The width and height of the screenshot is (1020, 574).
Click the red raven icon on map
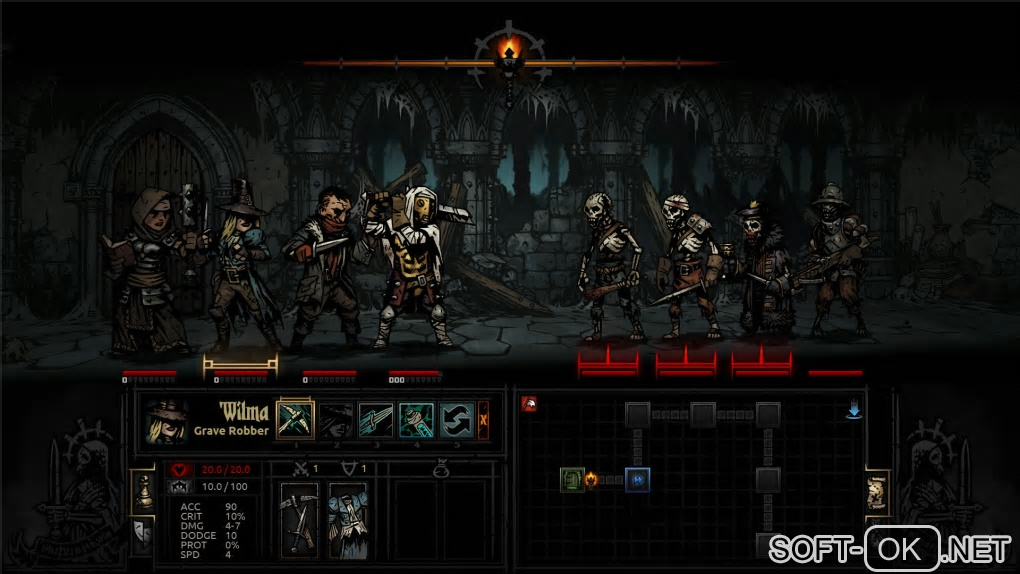(x=529, y=404)
